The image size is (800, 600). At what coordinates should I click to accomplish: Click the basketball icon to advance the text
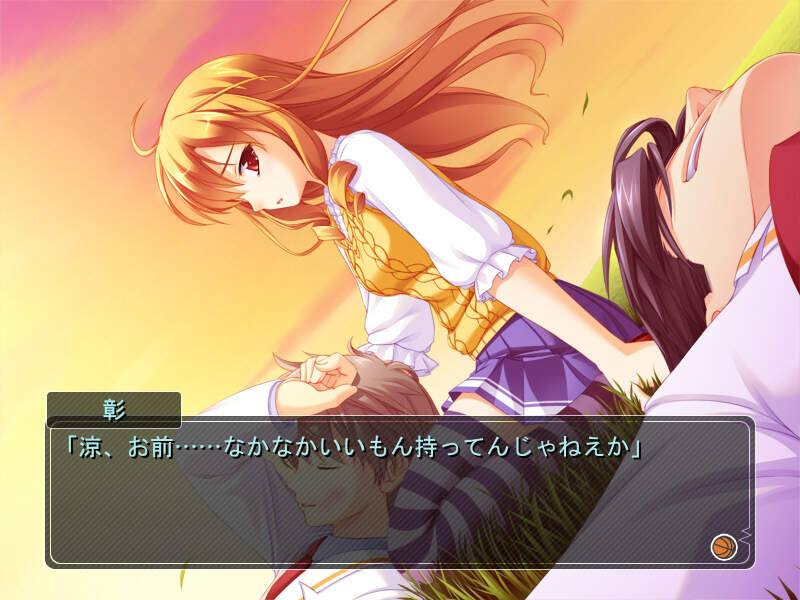pyautogui.click(x=723, y=546)
